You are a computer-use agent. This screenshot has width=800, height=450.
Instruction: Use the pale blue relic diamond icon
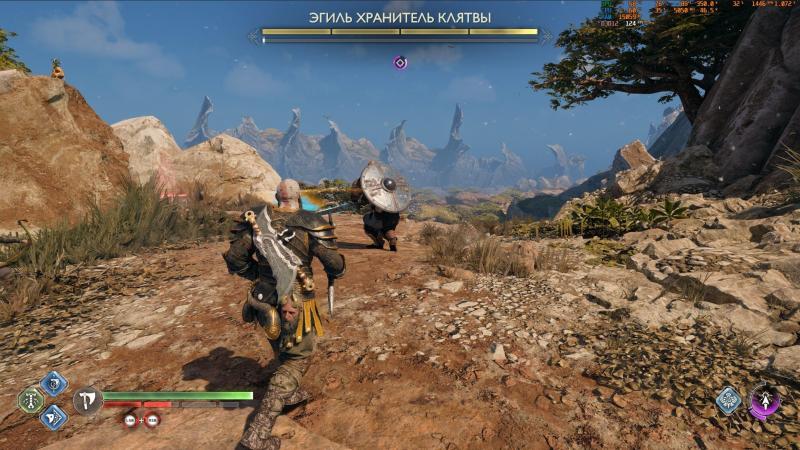(729, 401)
